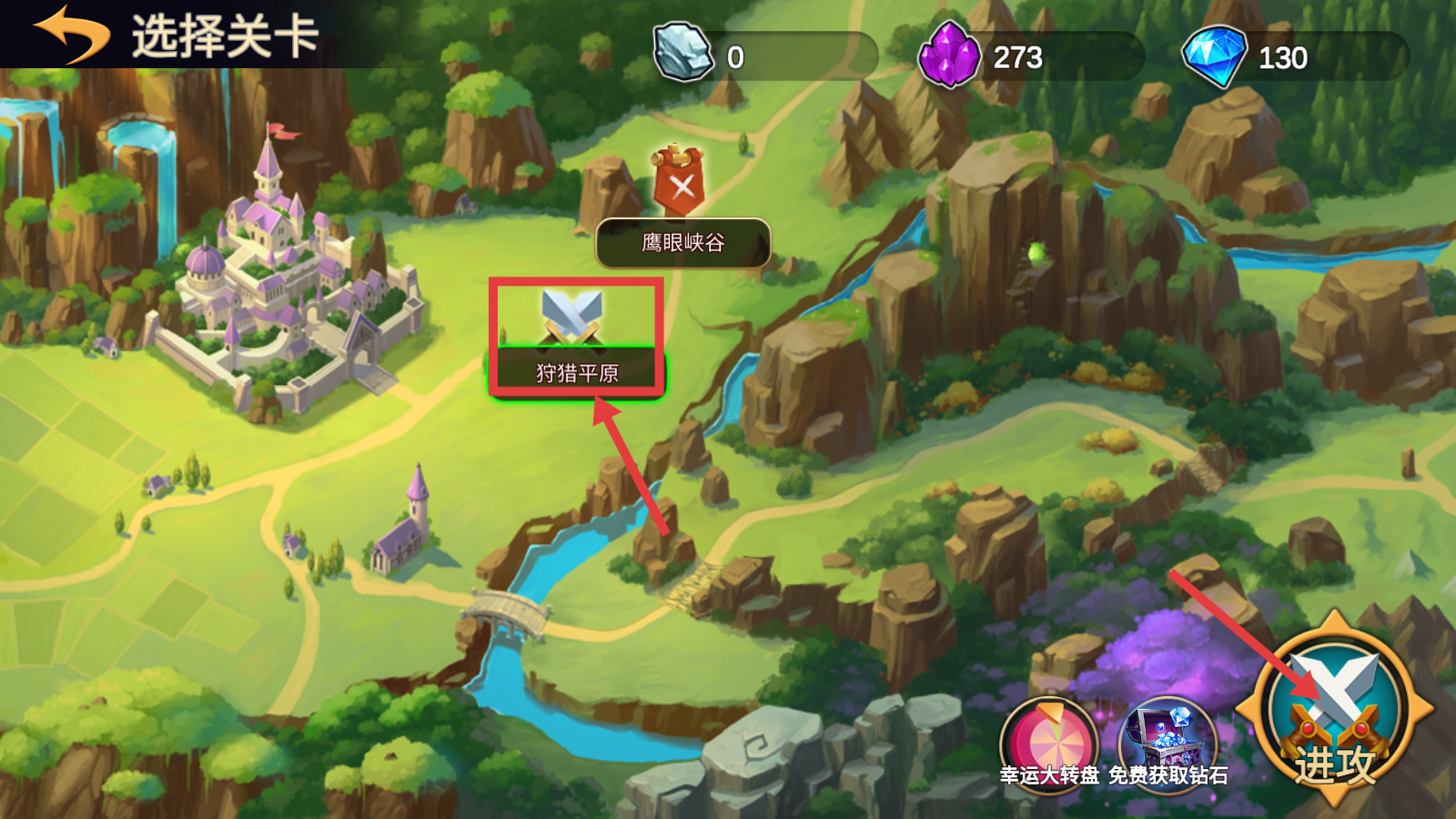Select the 狩猎平原 level marker

(576, 339)
